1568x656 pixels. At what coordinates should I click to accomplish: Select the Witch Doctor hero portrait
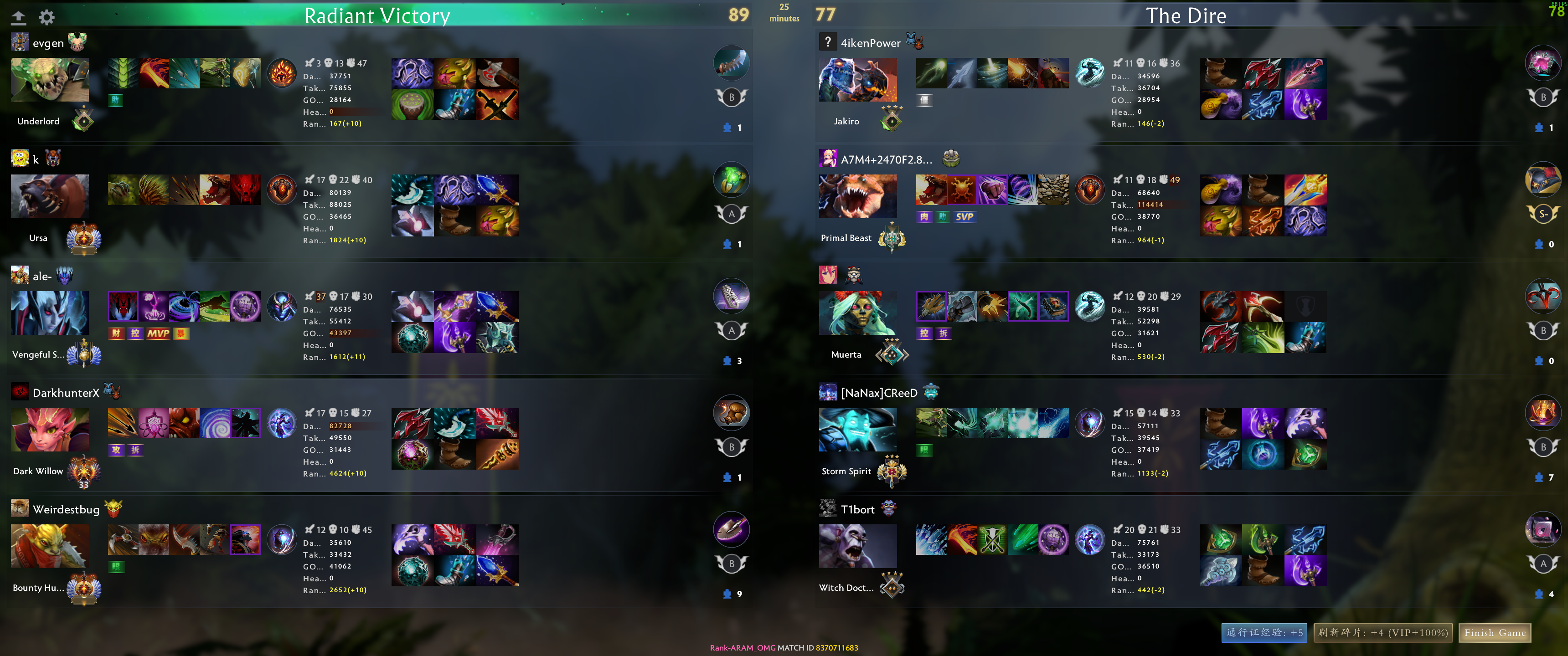click(858, 546)
